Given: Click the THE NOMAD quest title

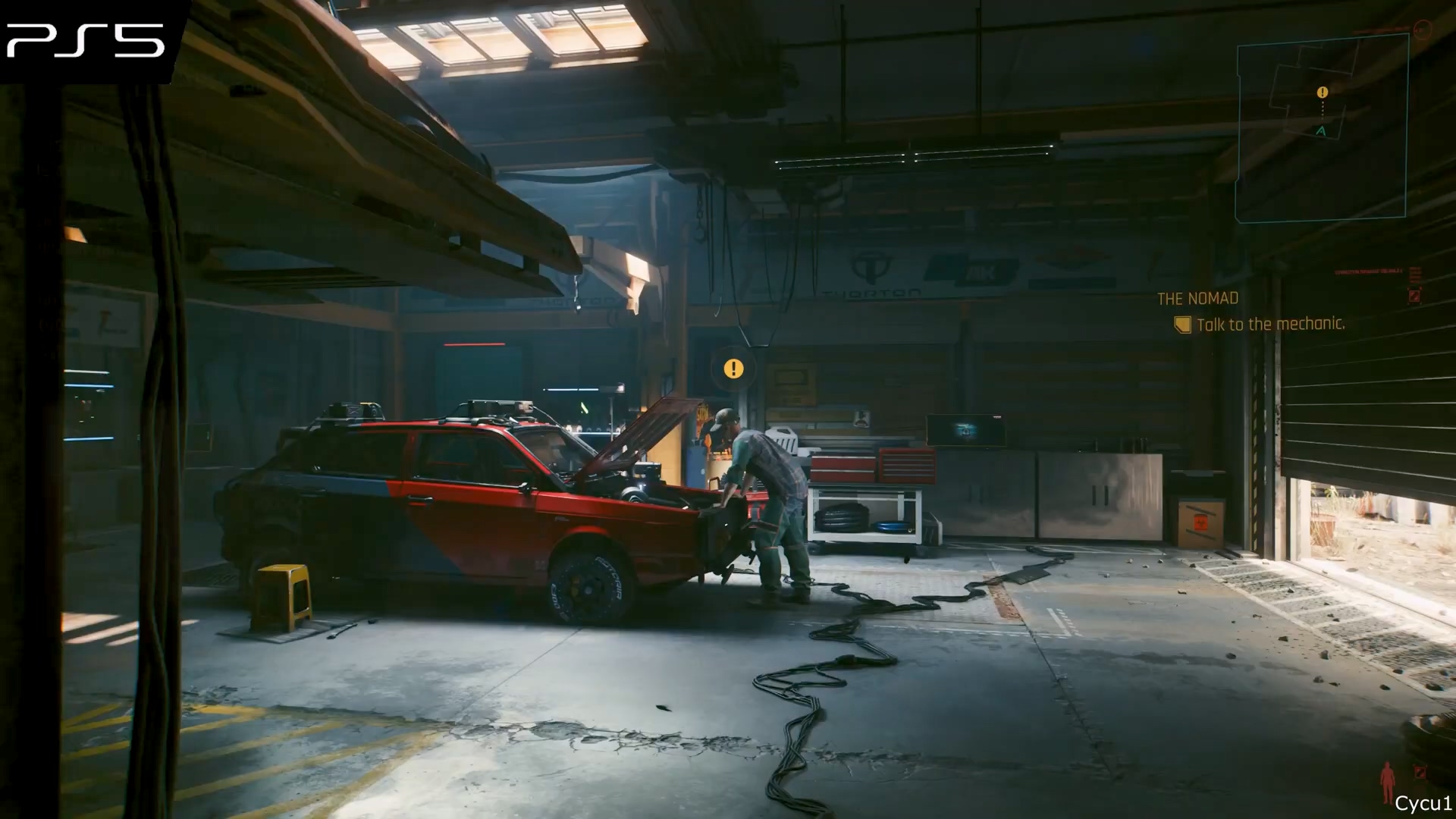Looking at the screenshot, I should click(1197, 298).
